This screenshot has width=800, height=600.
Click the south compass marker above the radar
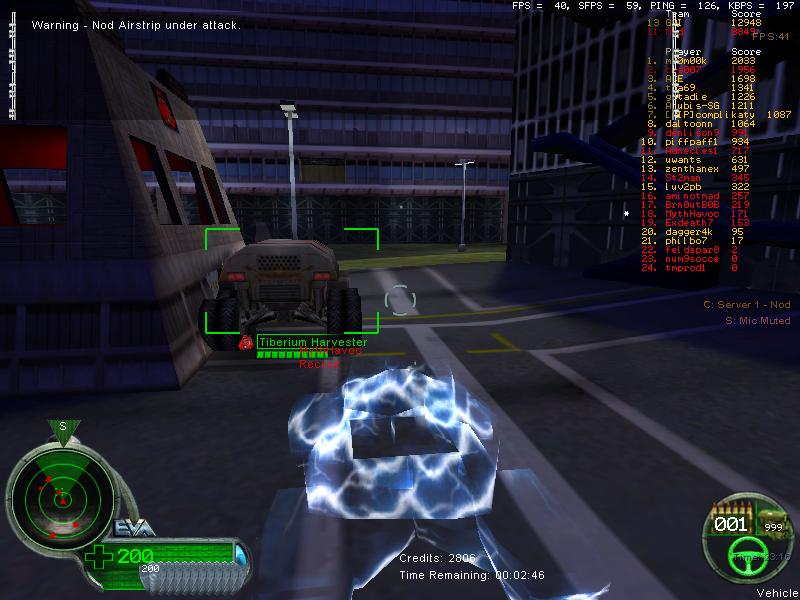coord(62,426)
